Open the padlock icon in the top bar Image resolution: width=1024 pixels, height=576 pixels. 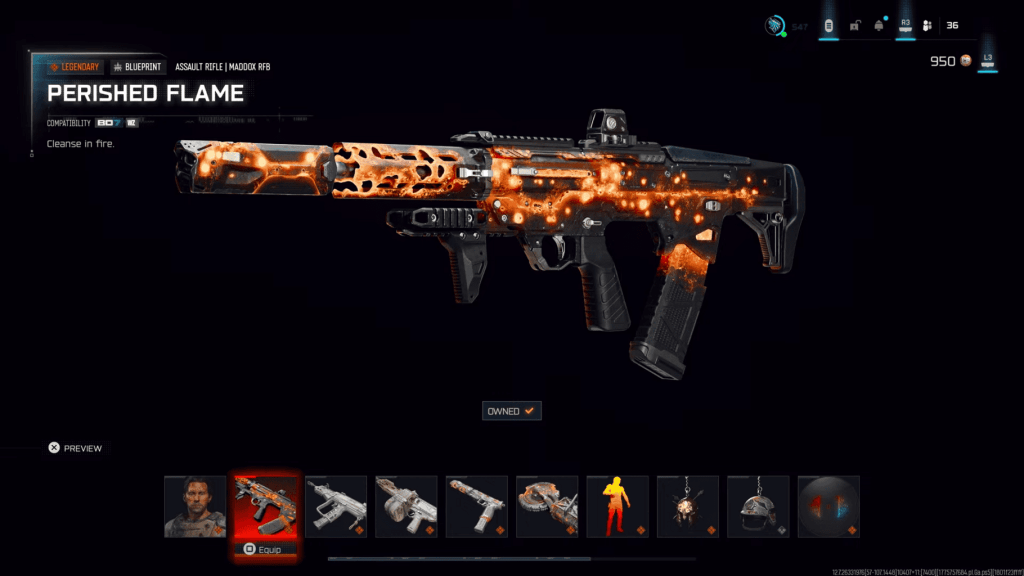pos(854,26)
